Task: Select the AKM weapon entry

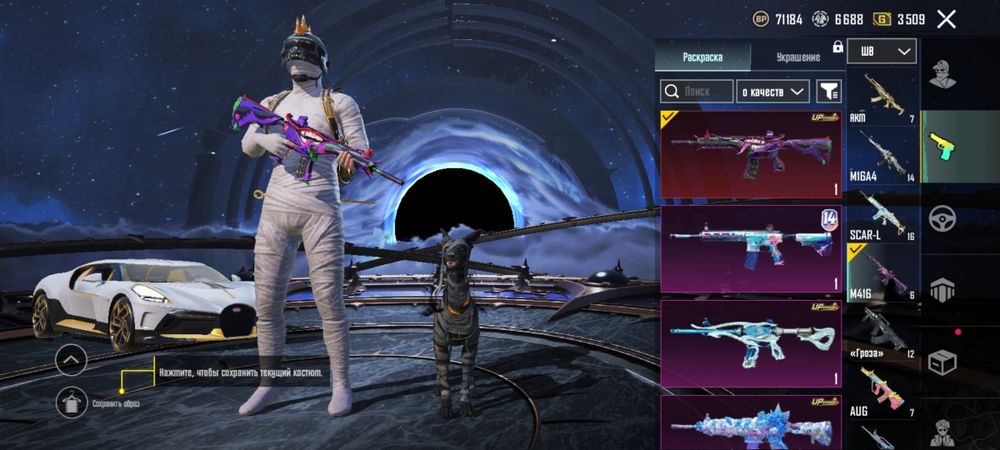Action: (883, 97)
